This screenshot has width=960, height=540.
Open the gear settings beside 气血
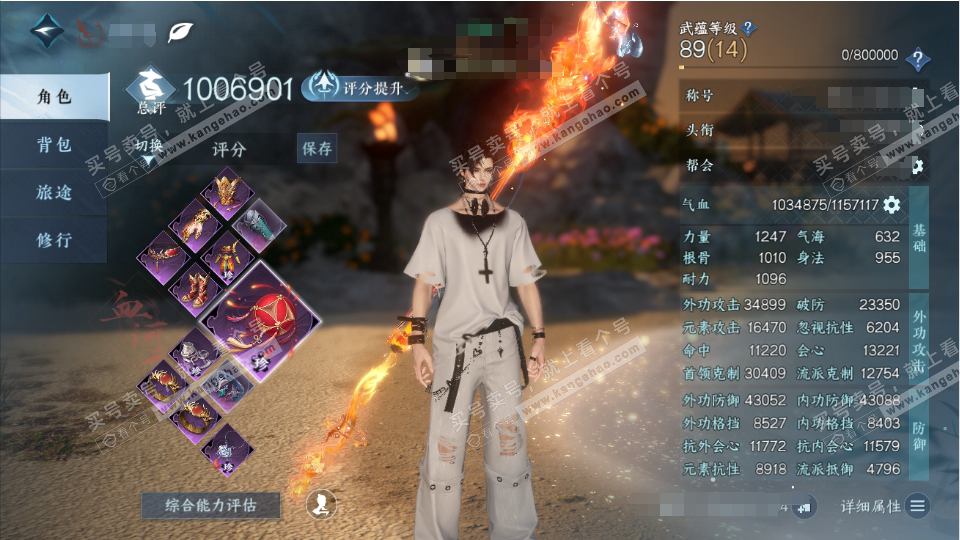tap(891, 205)
